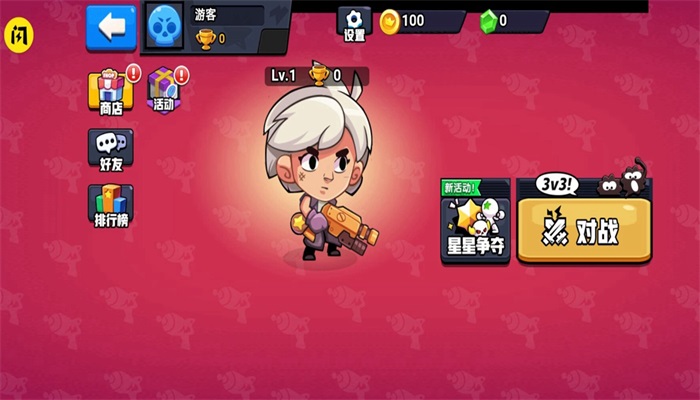700x400 pixels.
Task: Click the blue back arrow button
Action: click(111, 27)
